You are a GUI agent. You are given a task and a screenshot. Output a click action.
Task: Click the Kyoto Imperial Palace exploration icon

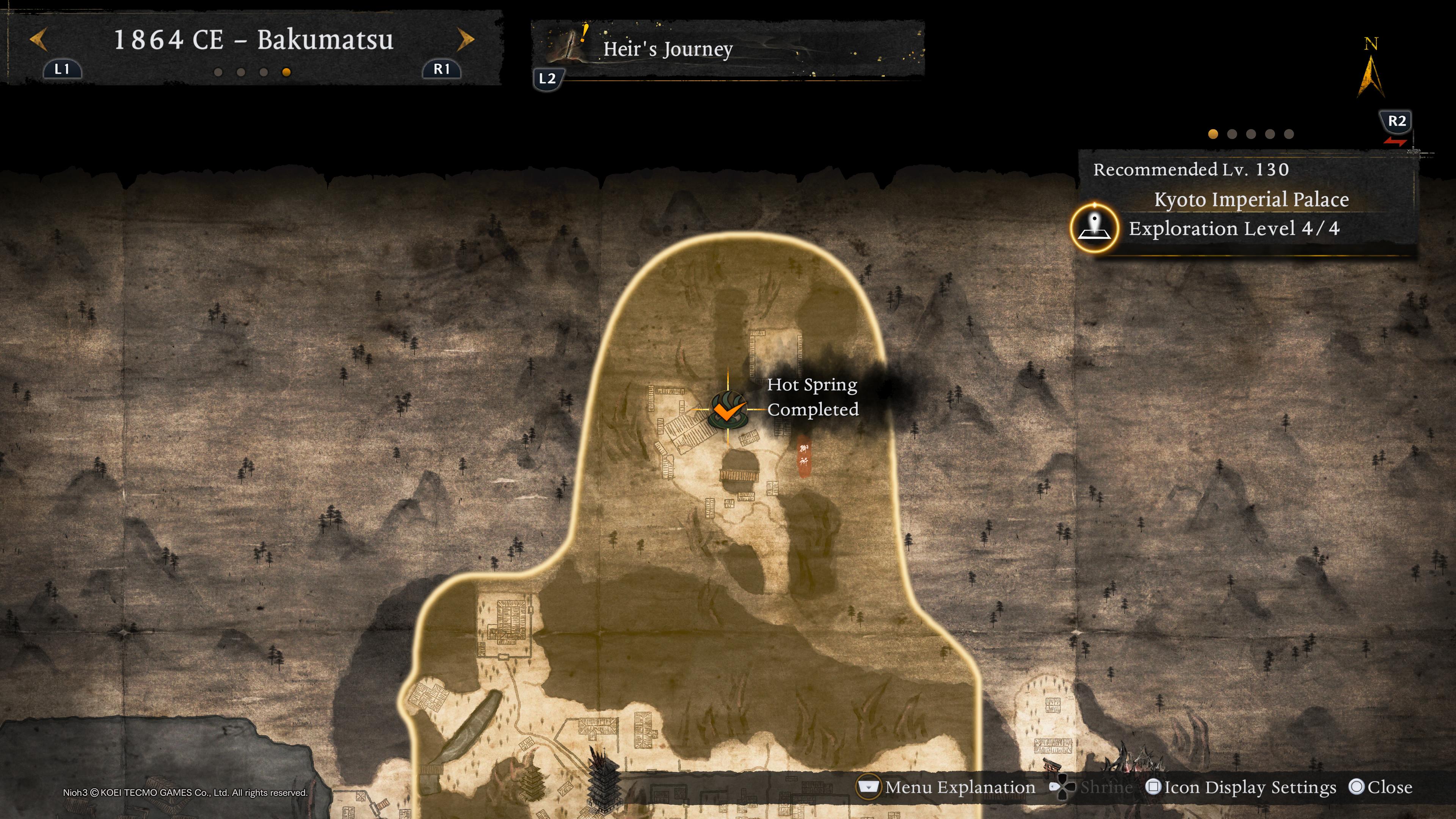1094,228
